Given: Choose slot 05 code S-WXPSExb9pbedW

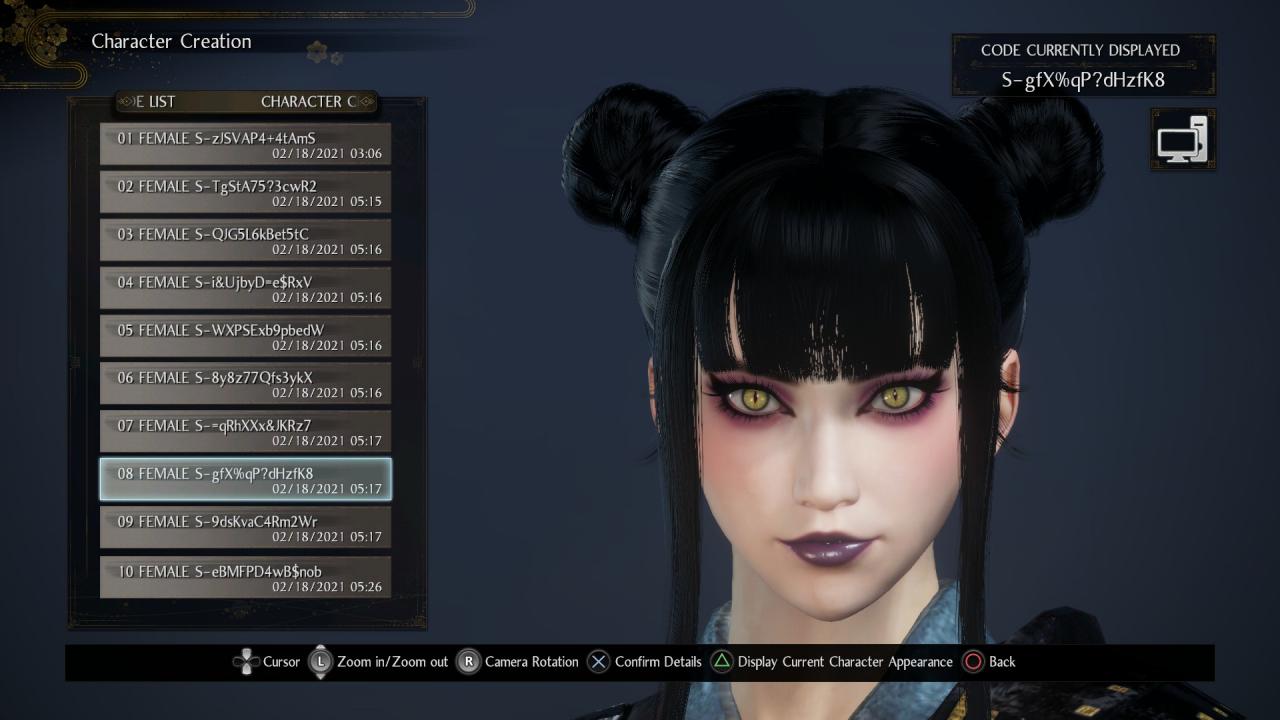Looking at the screenshot, I should (x=245, y=336).
